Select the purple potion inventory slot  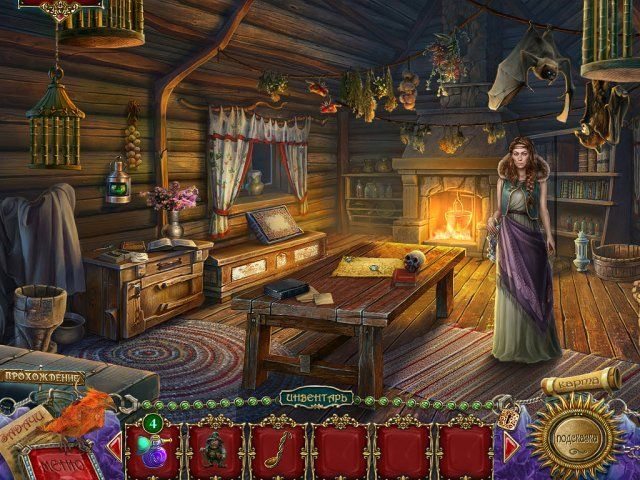(x=153, y=446)
